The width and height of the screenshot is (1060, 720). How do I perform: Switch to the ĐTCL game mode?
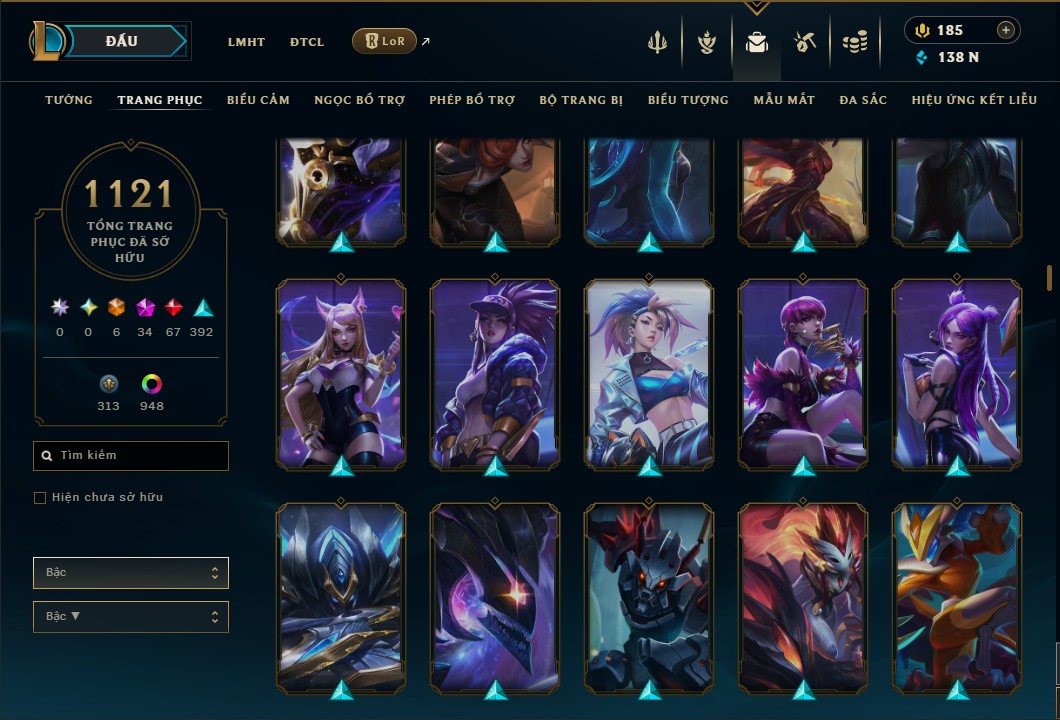coord(307,42)
